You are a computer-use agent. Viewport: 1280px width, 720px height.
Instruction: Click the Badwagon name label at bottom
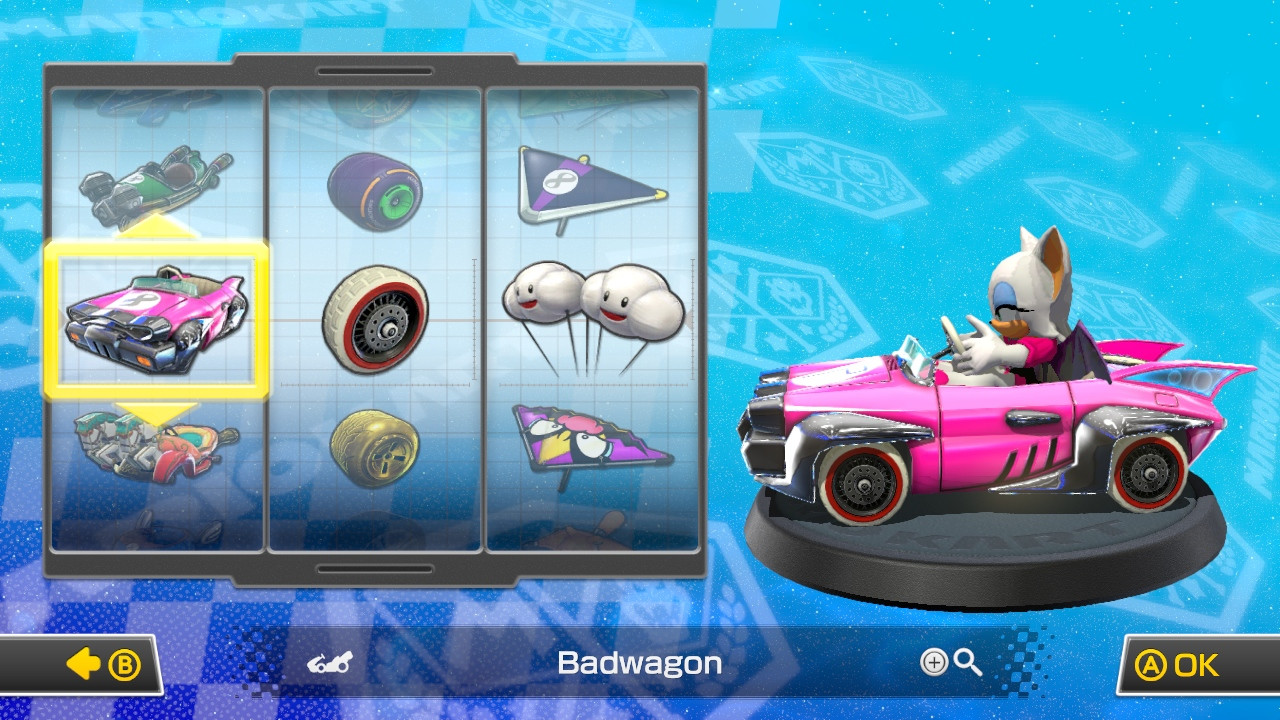click(x=640, y=661)
